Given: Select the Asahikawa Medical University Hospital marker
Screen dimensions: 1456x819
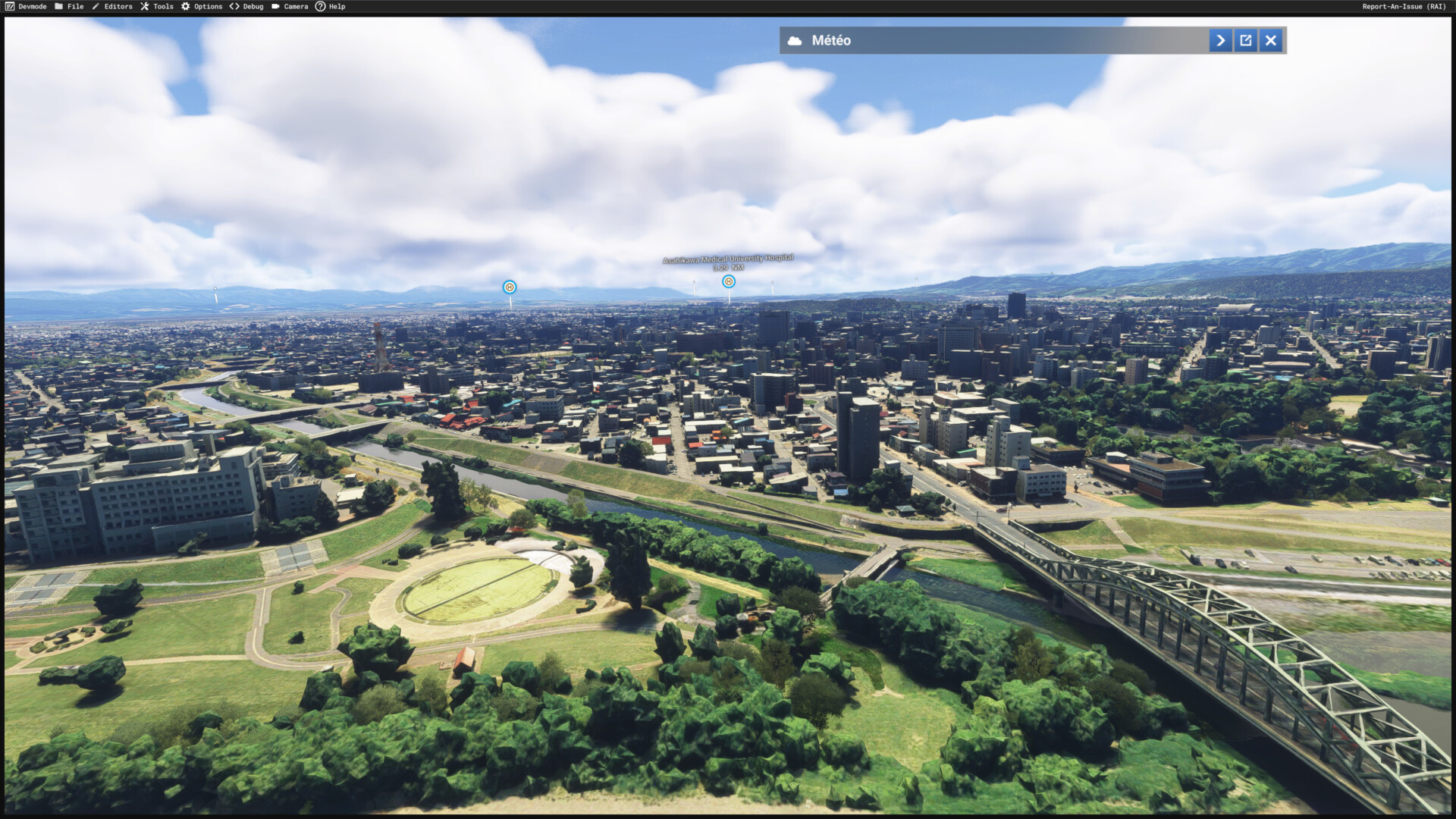Looking at the screenshot, I should pos(729,281).
